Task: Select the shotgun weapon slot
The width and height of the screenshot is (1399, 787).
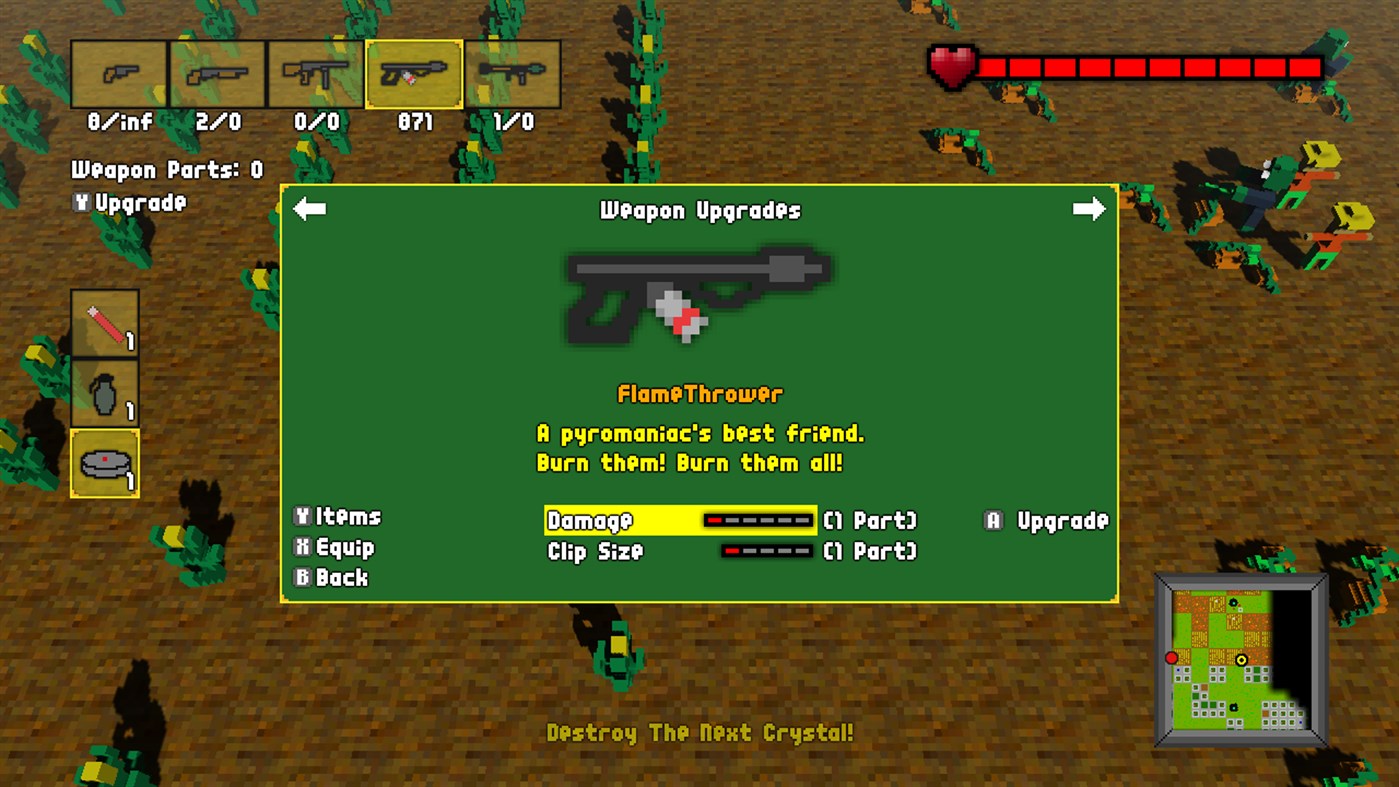Action: 216,73
